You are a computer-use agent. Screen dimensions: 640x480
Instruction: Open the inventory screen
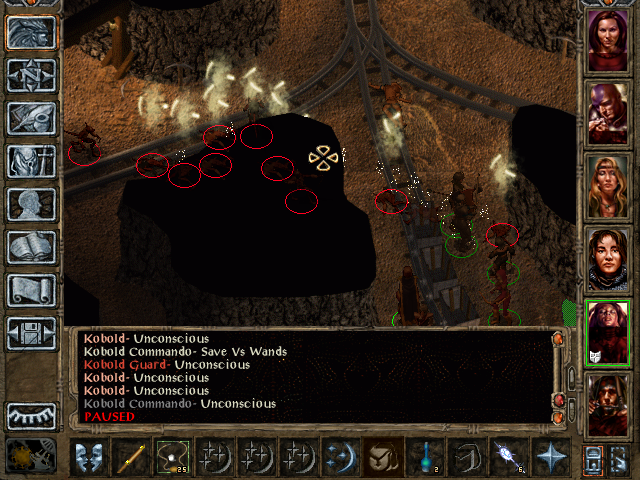(x=31, y=161)
